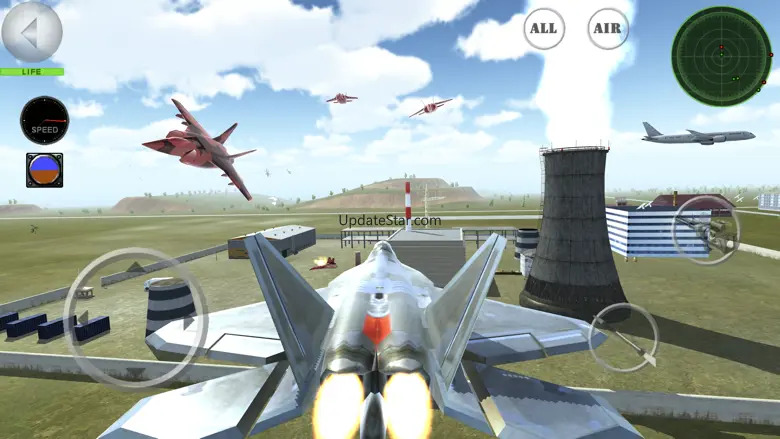Select the ALL targeting button
Screen dimensions: 780x439
[543, 29]
